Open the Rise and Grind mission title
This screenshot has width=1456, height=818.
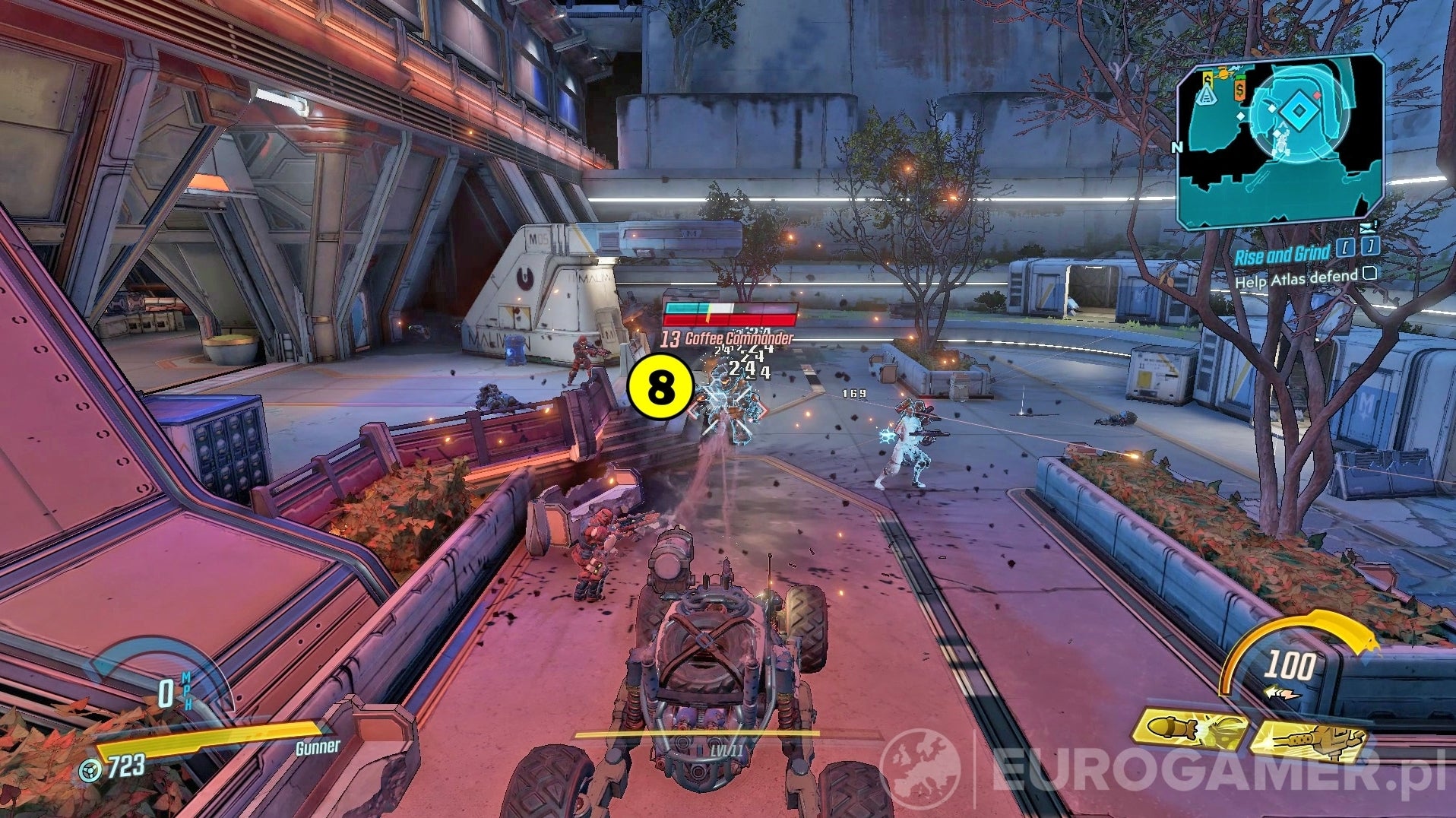pos(1281,255)
